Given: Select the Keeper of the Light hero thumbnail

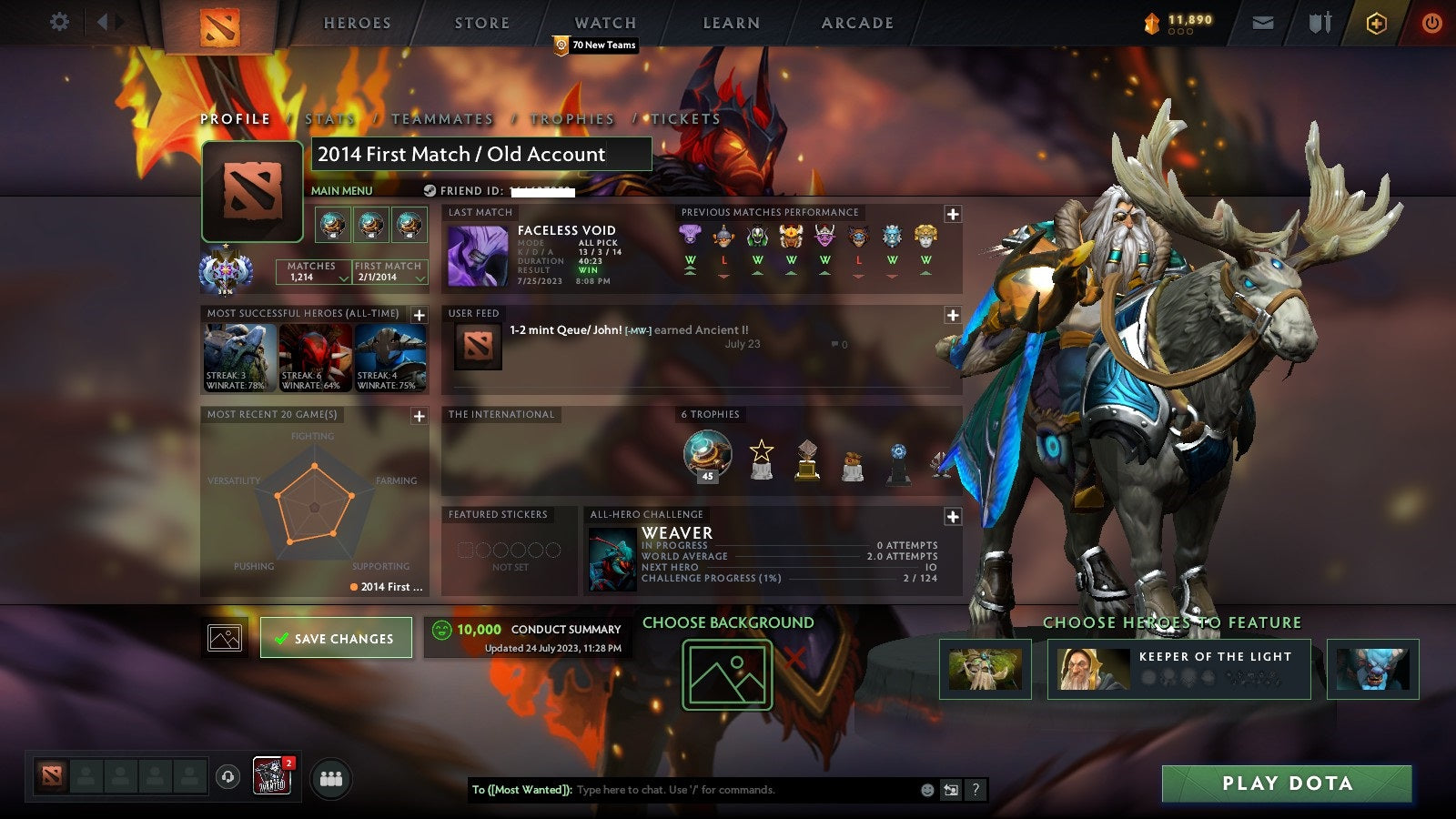Looking at the screenshot, I should point(1089,669).
